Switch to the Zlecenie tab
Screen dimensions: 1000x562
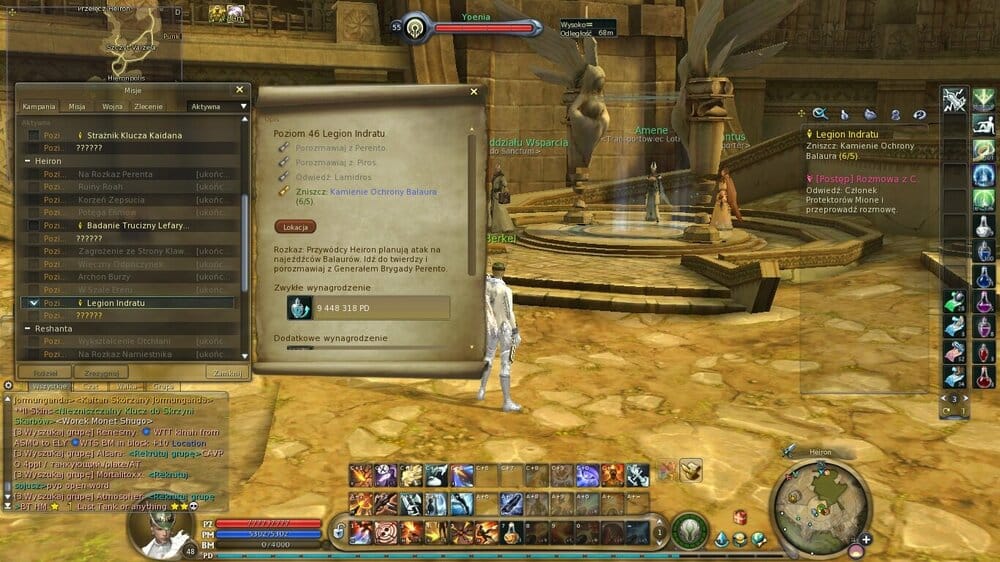[x=149, y=106]
